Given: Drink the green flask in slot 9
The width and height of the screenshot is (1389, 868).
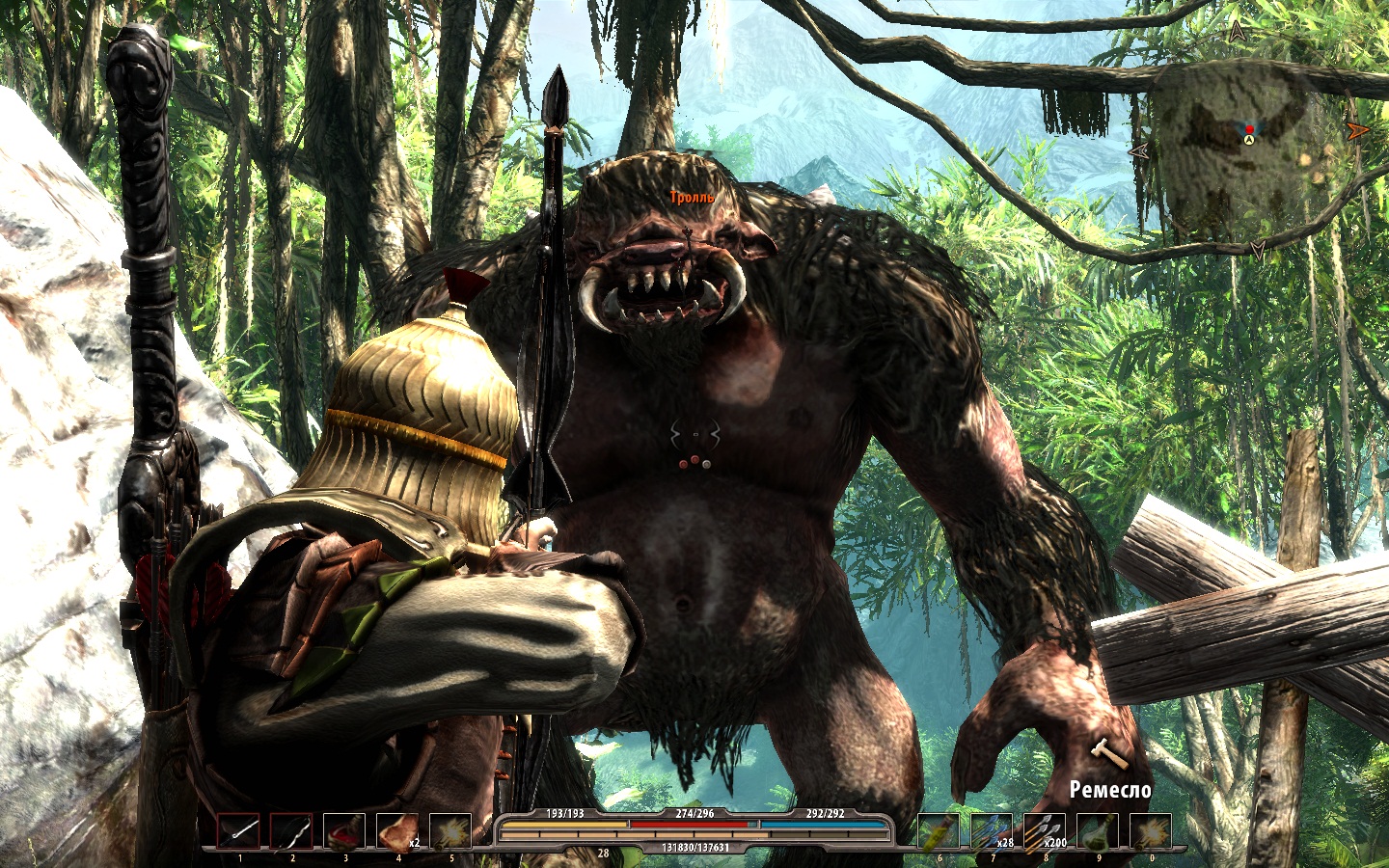Looking at the screenshot, I should [x=1098, y=831].
